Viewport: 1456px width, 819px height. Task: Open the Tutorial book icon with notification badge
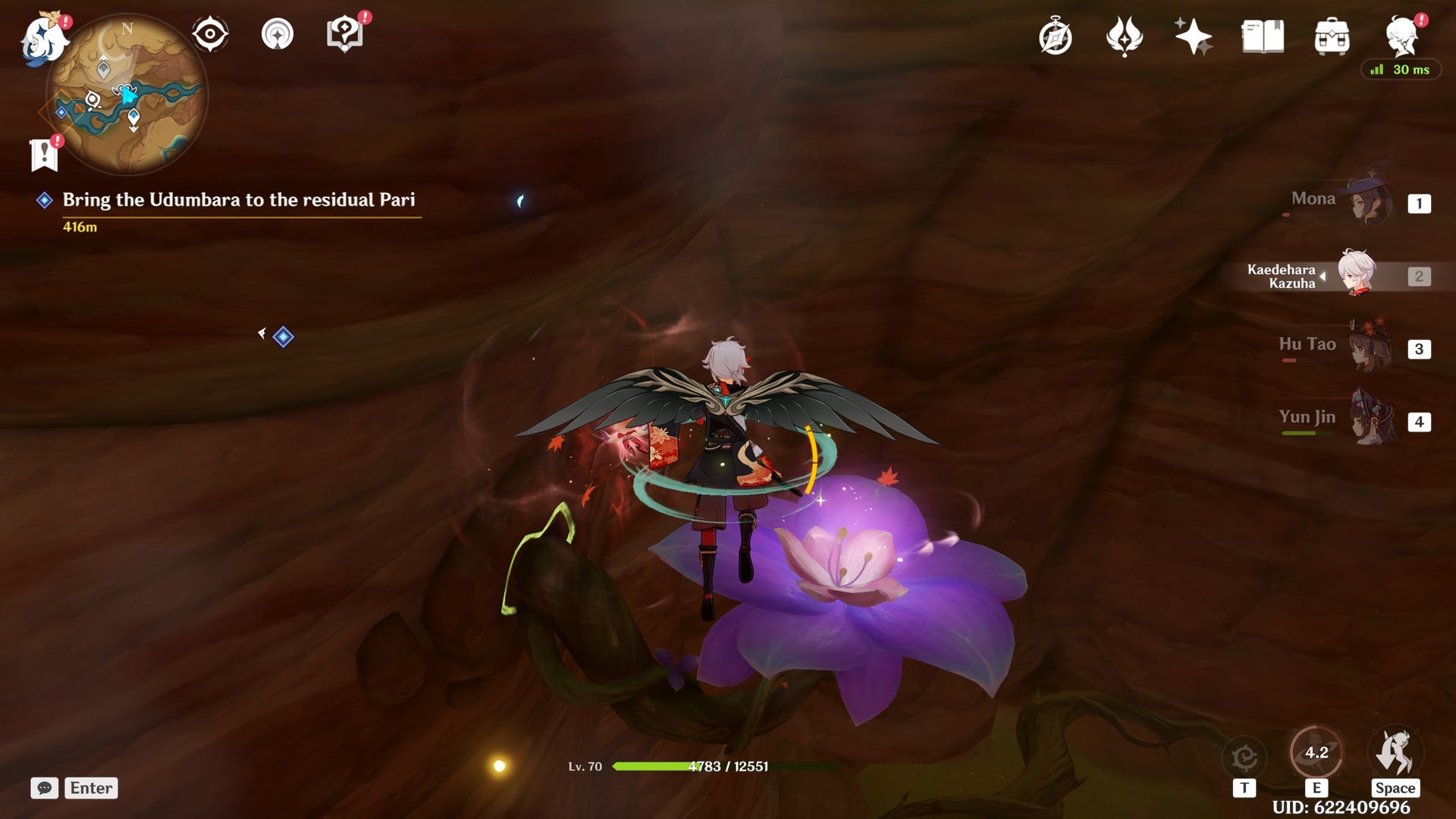coord(345,34)
